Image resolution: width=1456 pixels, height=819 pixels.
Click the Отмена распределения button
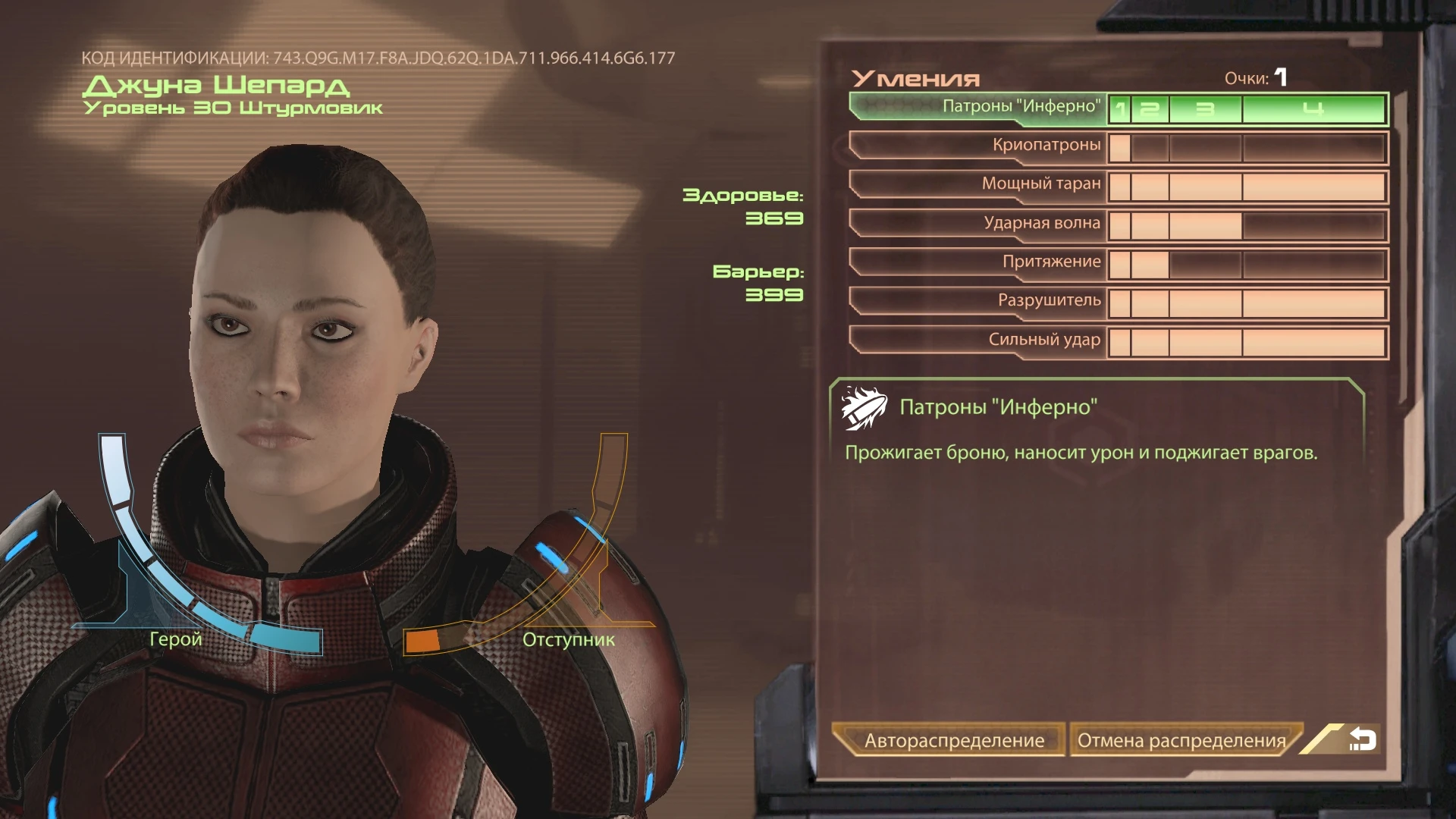pos(1181,741)
